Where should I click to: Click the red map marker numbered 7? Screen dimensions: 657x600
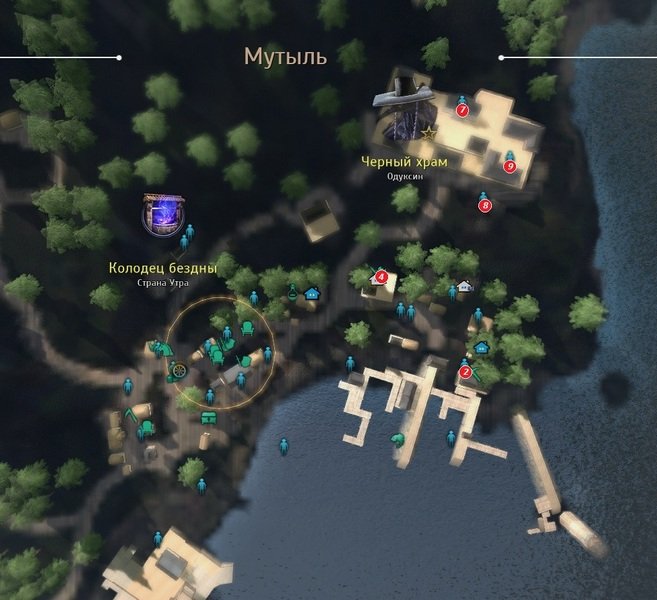coord(463,110)
